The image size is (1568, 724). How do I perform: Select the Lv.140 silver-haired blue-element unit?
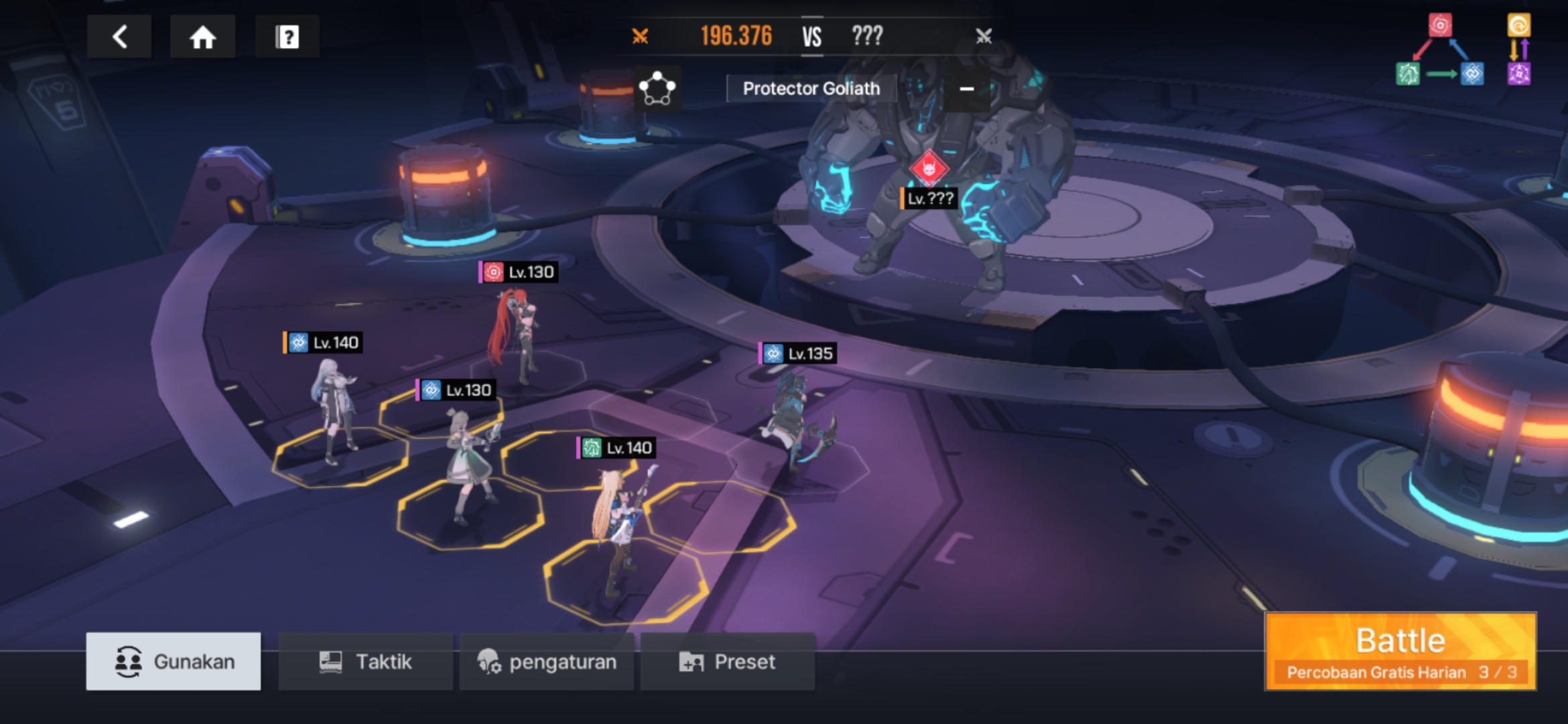tap(333, 409)
